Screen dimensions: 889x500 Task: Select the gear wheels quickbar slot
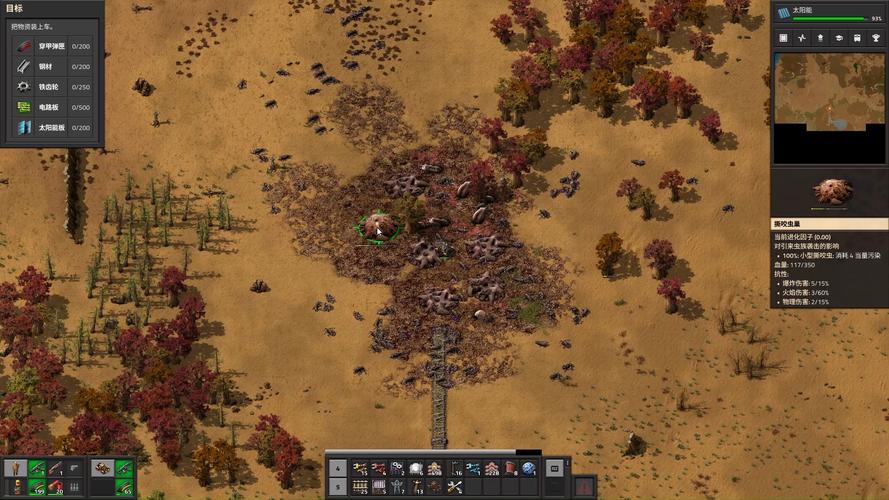pyautogui.click(x=397, y=468)
